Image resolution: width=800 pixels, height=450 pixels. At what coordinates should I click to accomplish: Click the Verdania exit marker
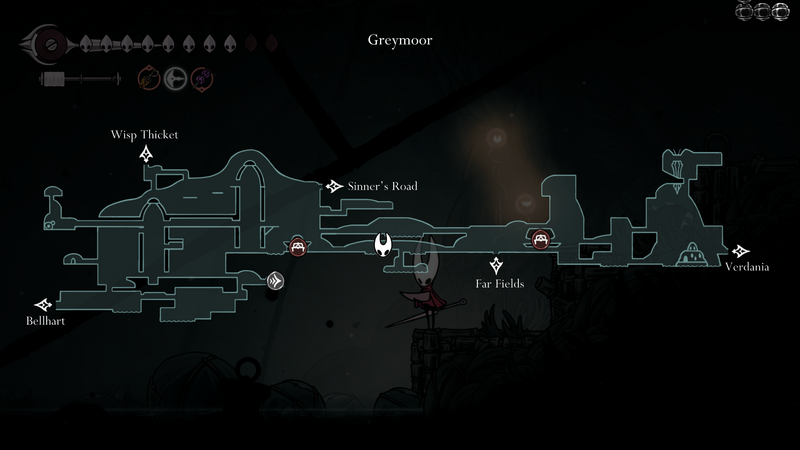(x=741, y=251)
